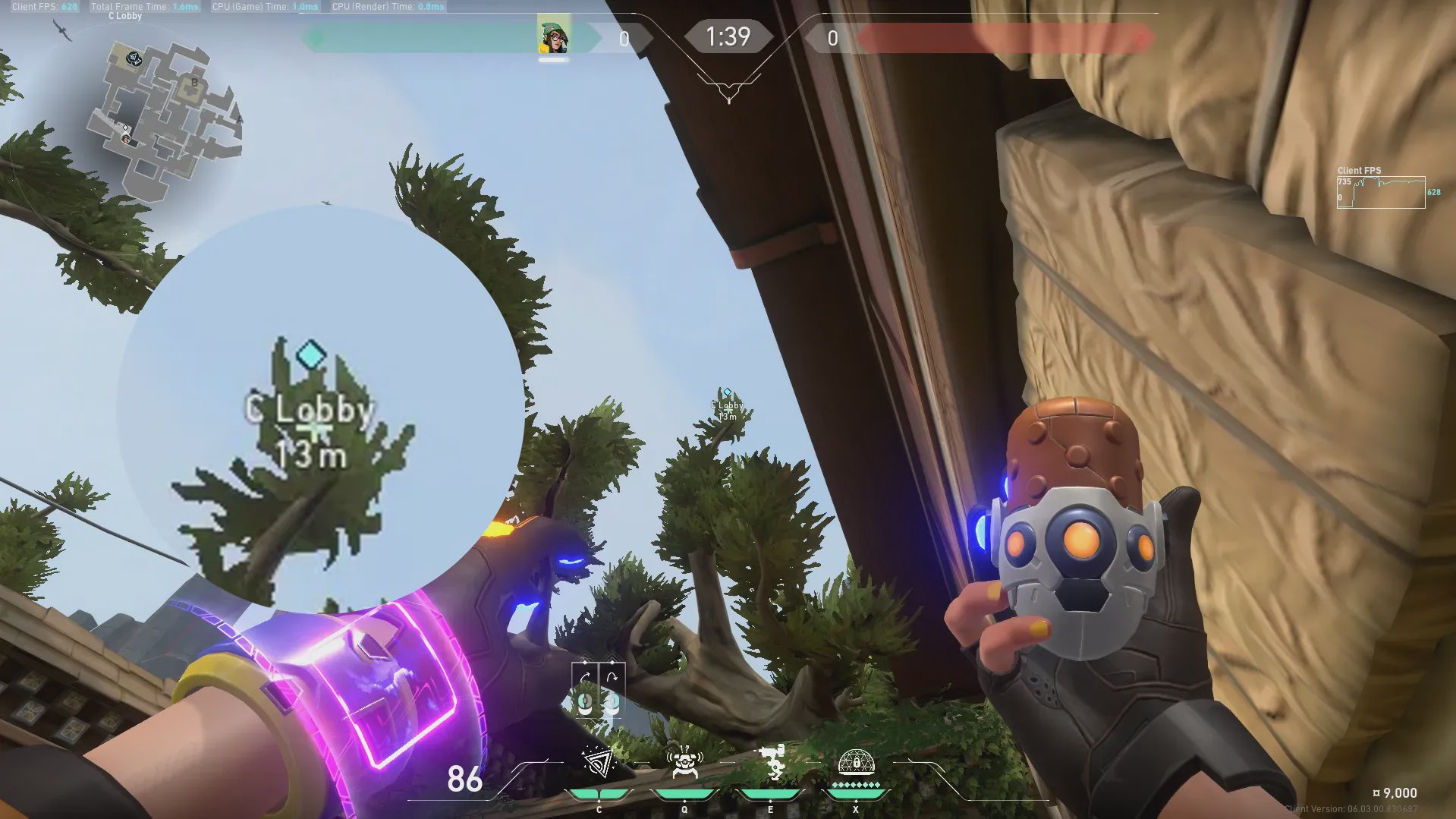Choose the Alarmbot ability icon
Image resolution: width=1456 pixels, height=819 pixels.
tap(684, 763)
